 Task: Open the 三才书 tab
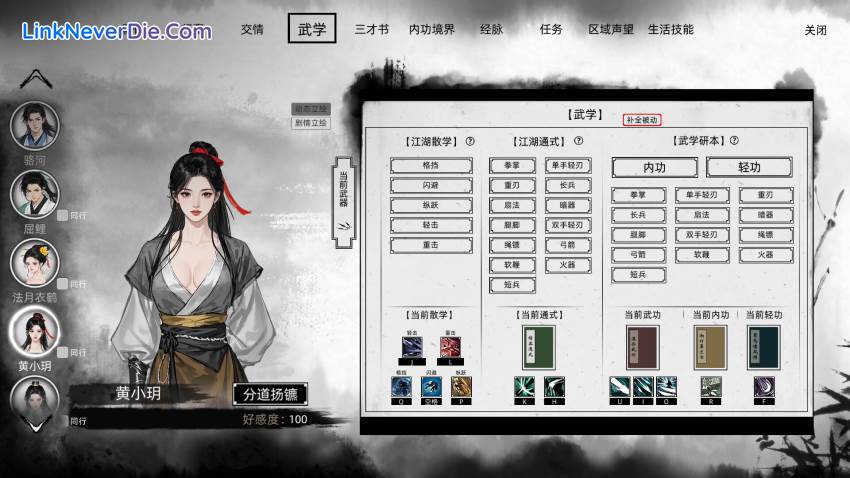click(371, 29)
